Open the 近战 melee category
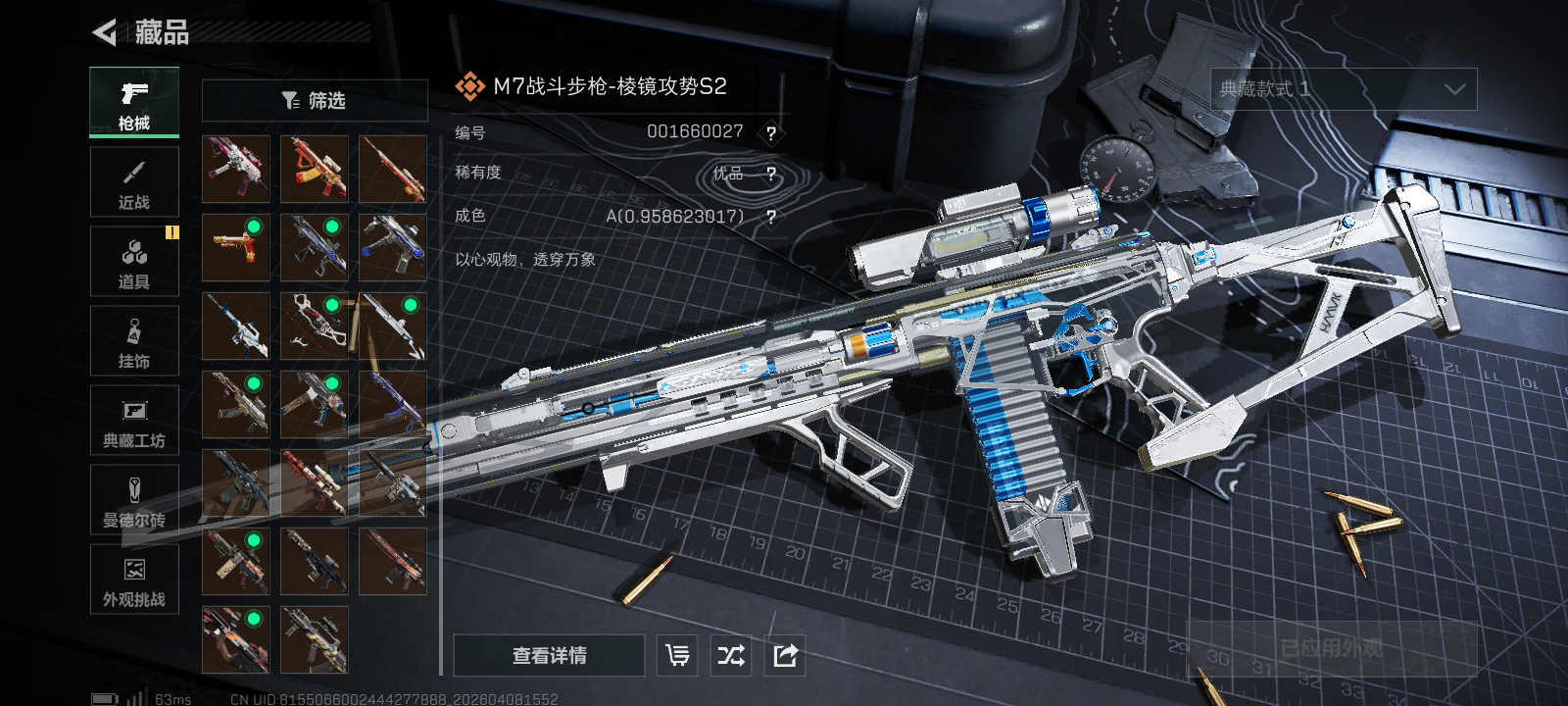Image resolution: width=1568 pixels, height=706 pixels. coord(134,182)
